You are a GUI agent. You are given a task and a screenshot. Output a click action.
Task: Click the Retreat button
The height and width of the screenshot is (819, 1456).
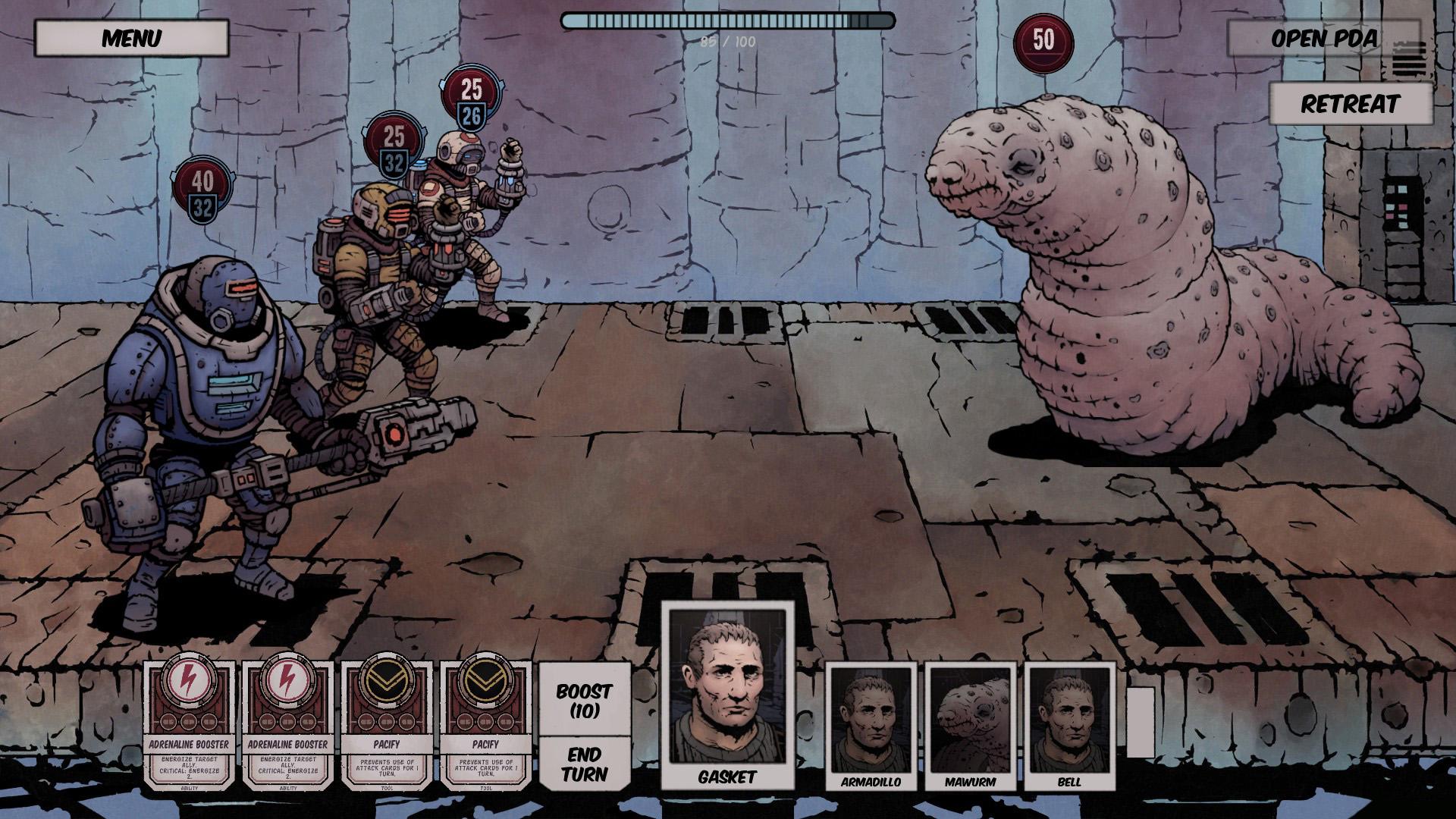pos(1351,105)
